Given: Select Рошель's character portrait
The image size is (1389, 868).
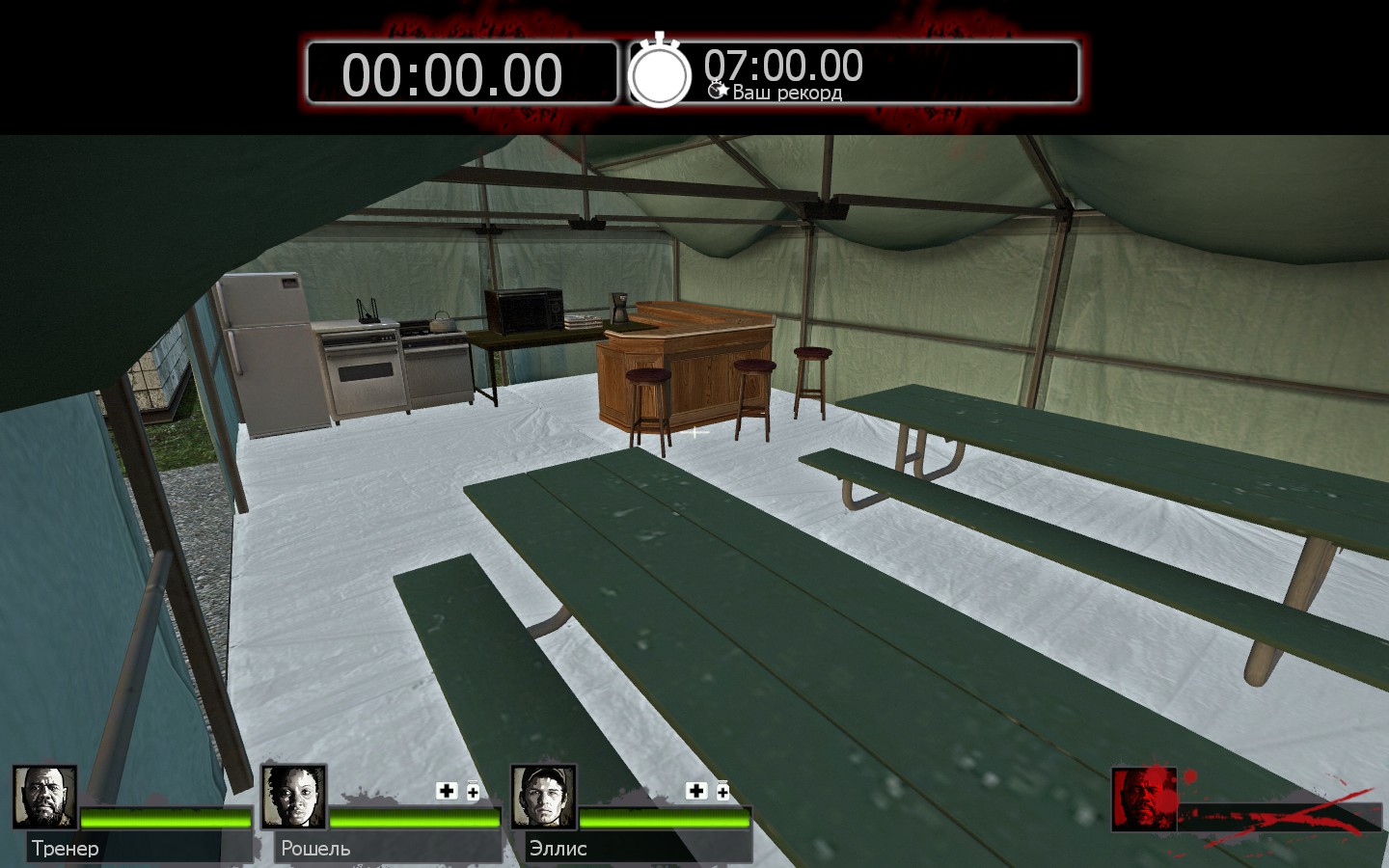Looking at the screenshot, I should point(293,797).
